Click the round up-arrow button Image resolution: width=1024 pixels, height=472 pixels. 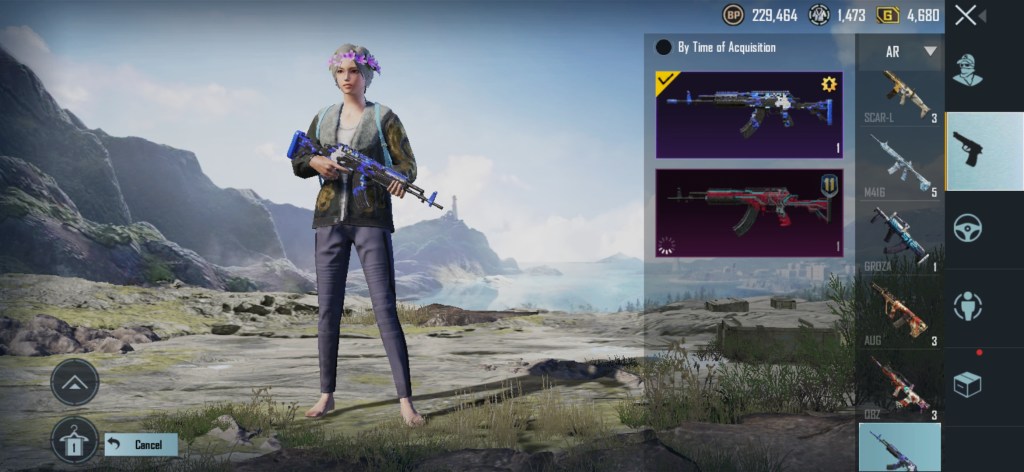click(75, 381)
